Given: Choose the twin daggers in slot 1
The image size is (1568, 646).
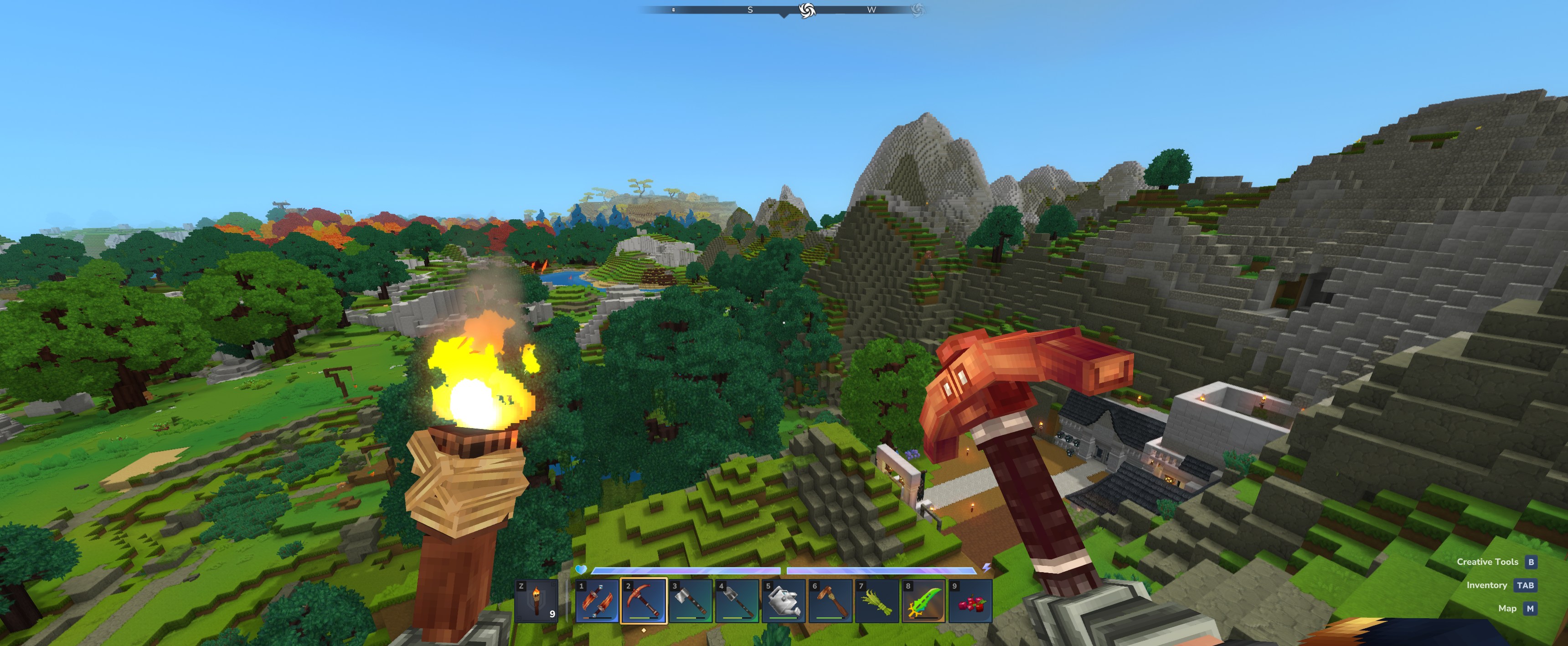Looking at the screenshot, I should click(x=597, y=601).
